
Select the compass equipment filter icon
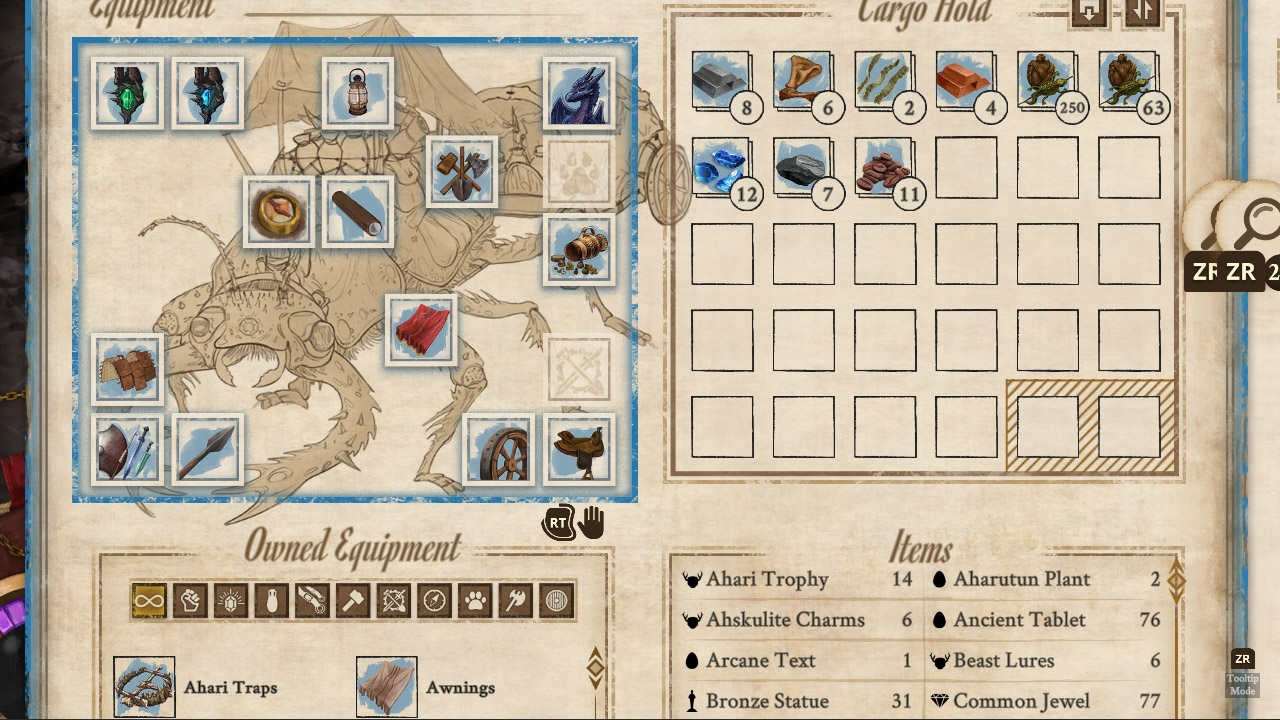(435, 600)
